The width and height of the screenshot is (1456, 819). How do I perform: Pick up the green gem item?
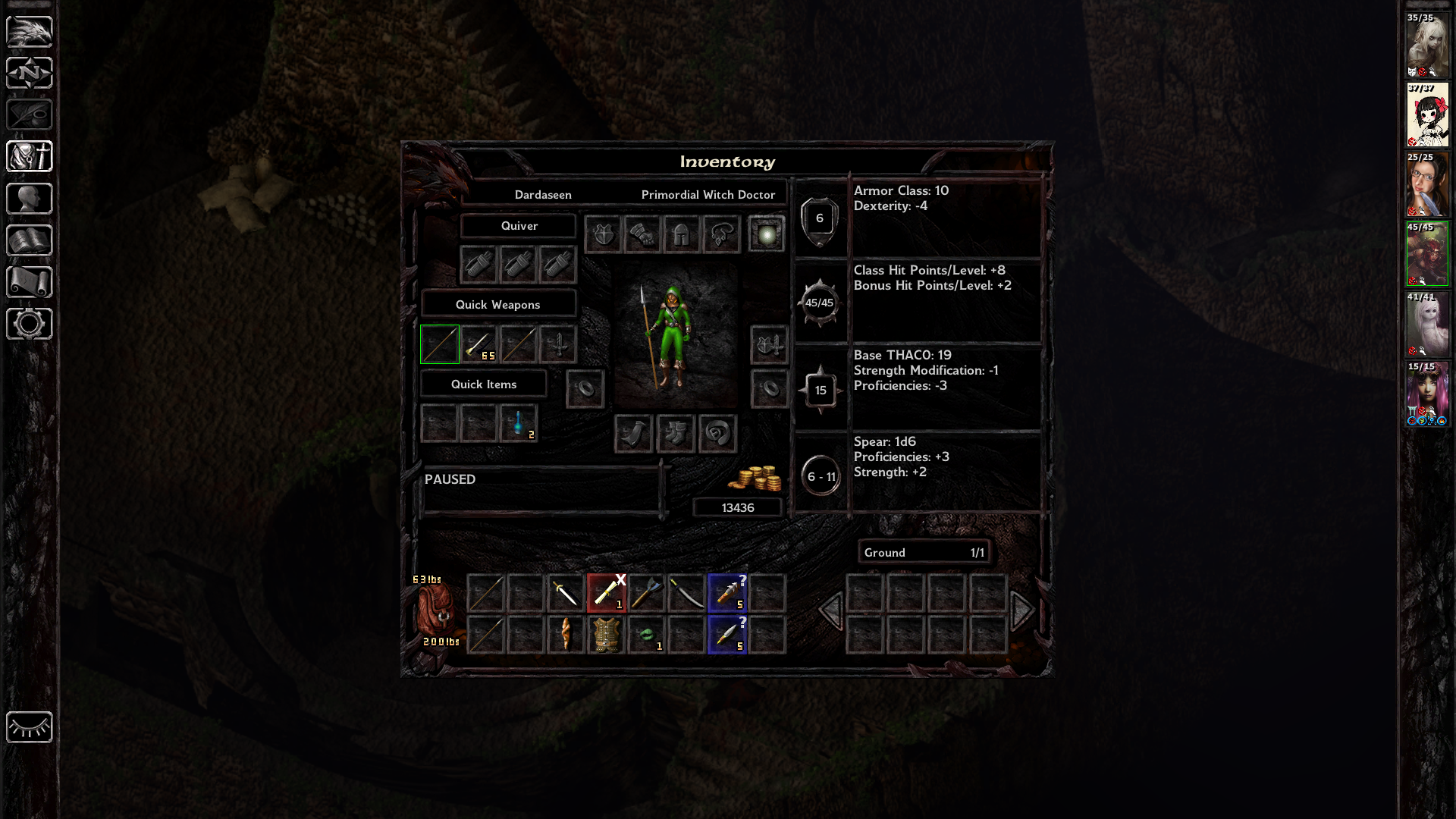click(x=646, y=634)
